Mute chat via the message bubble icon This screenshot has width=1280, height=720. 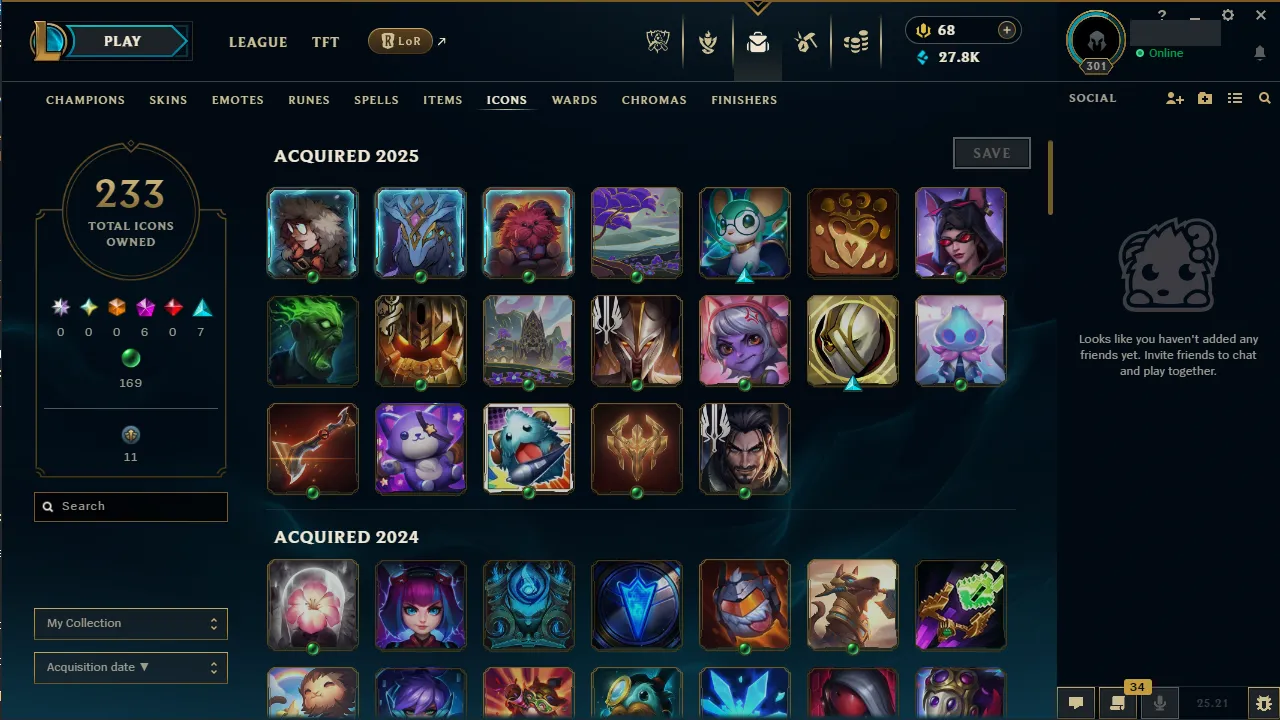(x=1076, y=703)
